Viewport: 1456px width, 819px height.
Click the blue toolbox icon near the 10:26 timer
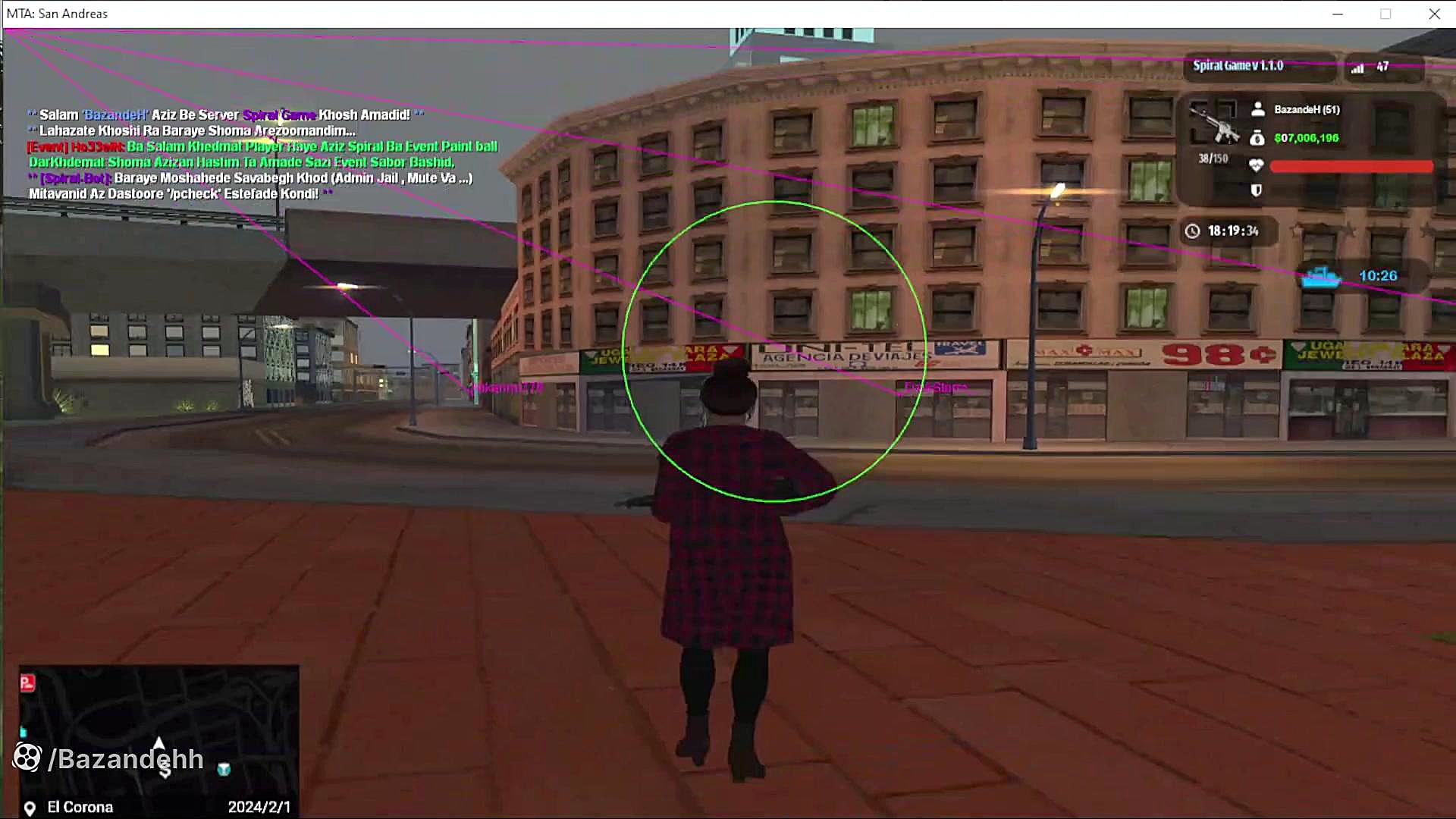click(1319, 278)
